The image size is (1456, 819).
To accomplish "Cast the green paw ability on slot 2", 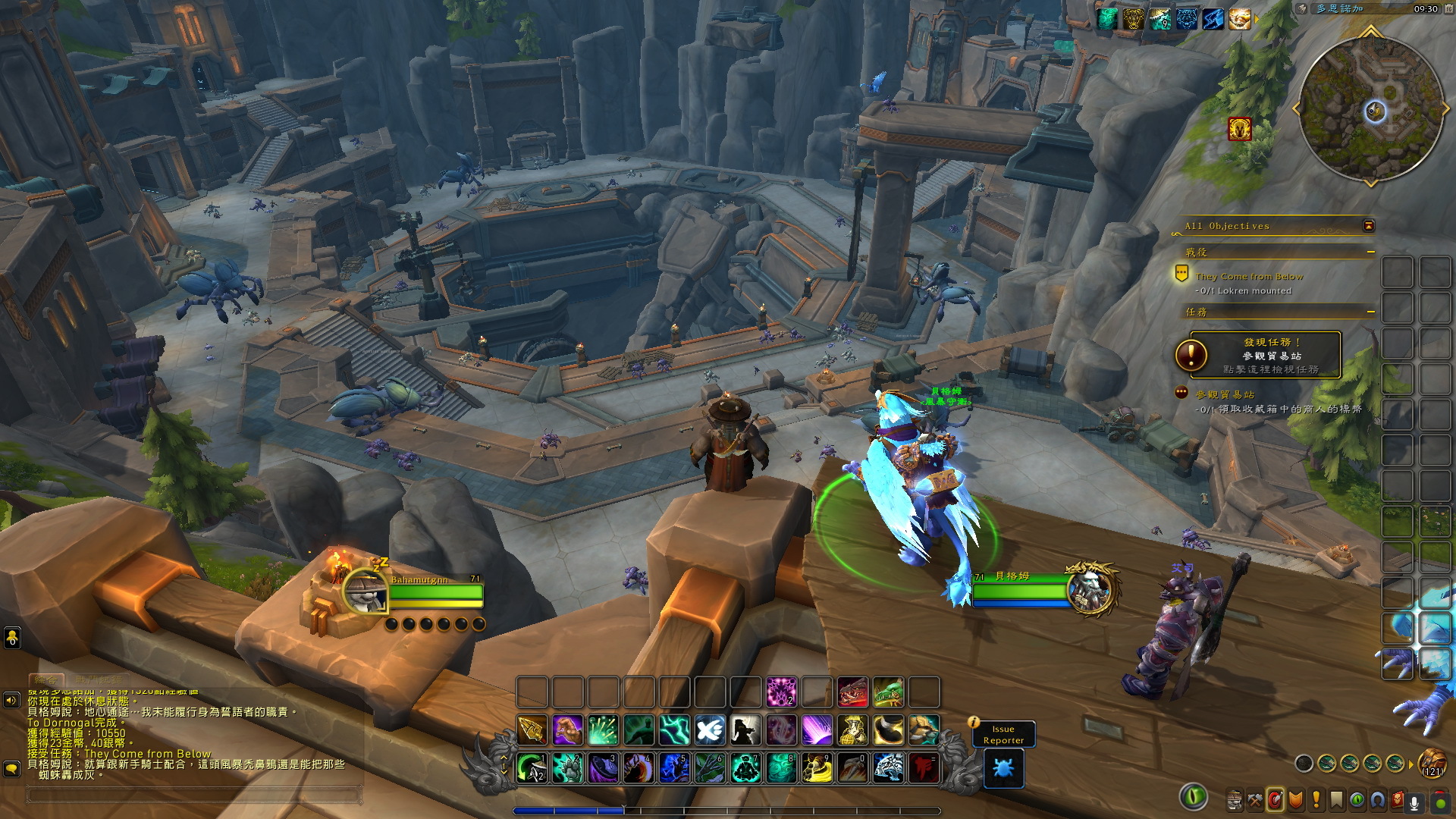I will click(x=568, y=768).
